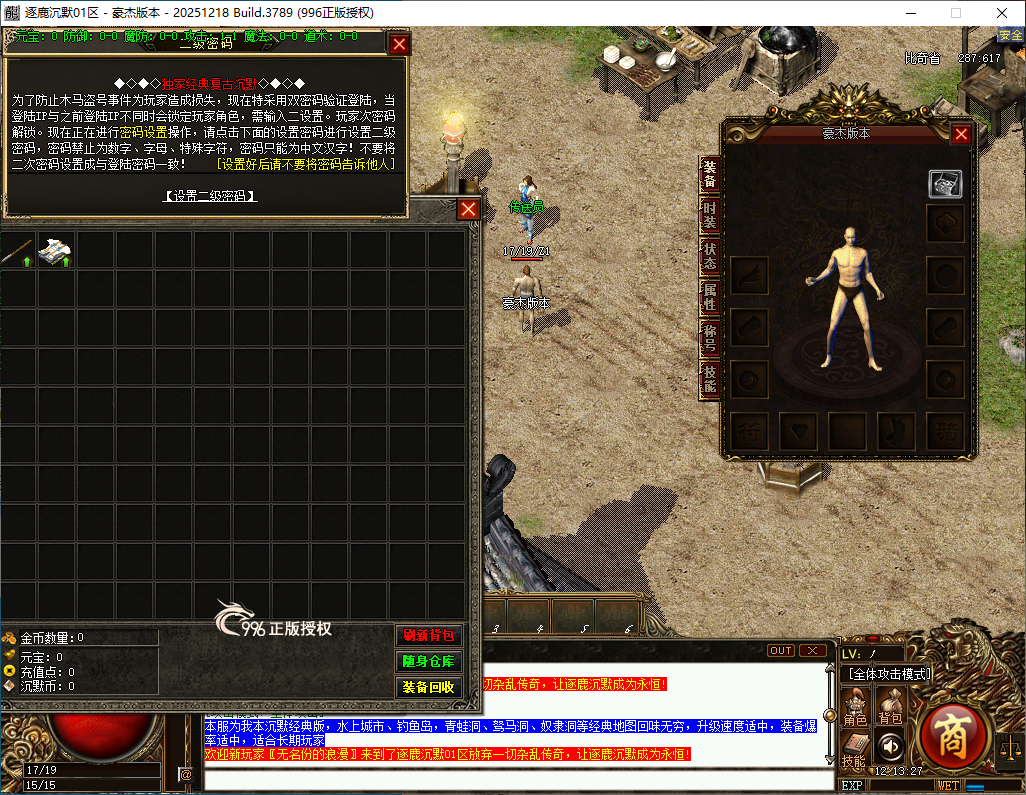
Task: Click the 设置二级密码 link
Action: coord(210,196)
